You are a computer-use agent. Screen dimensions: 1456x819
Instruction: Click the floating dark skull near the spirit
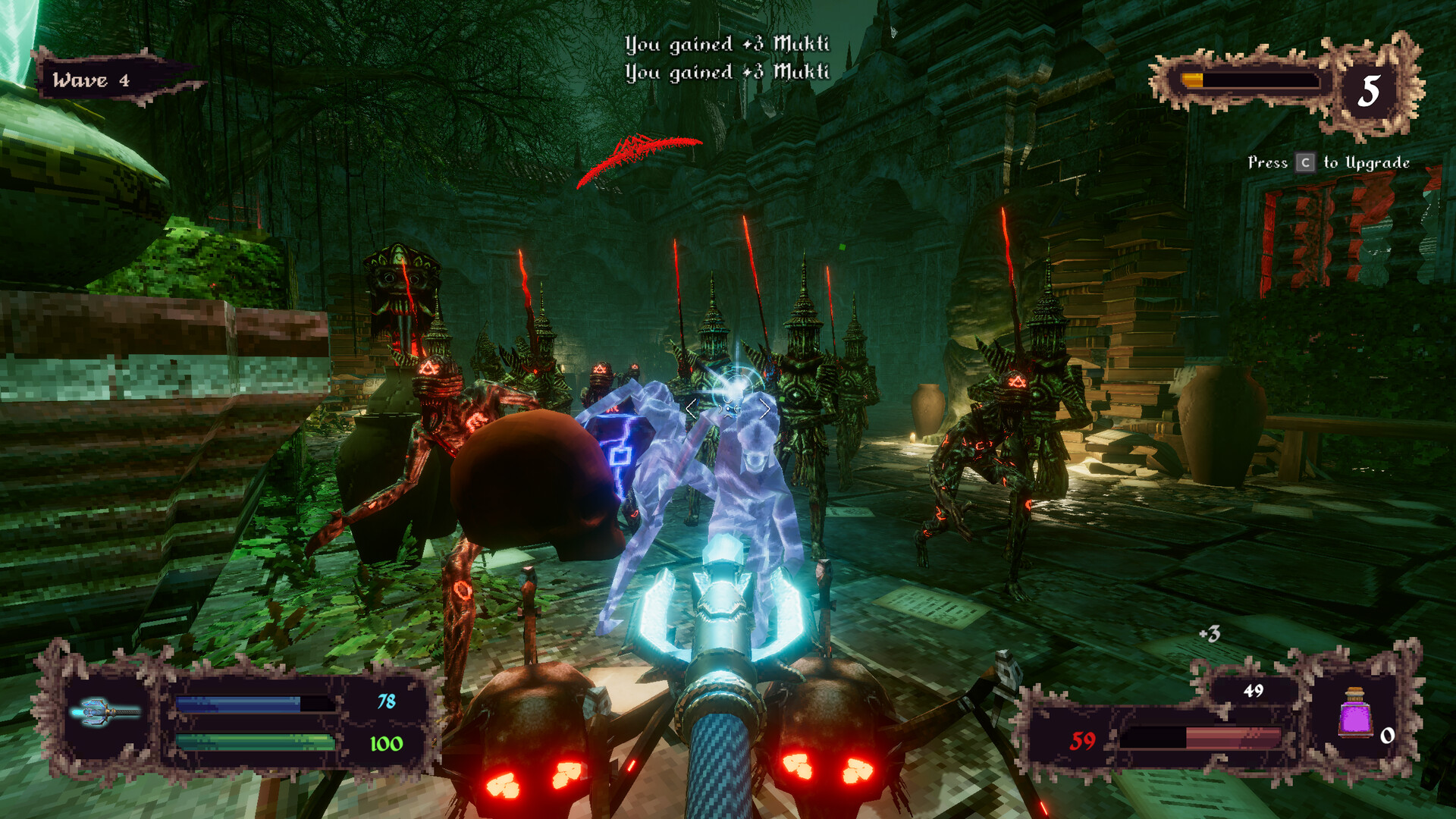tap(531, 474)
